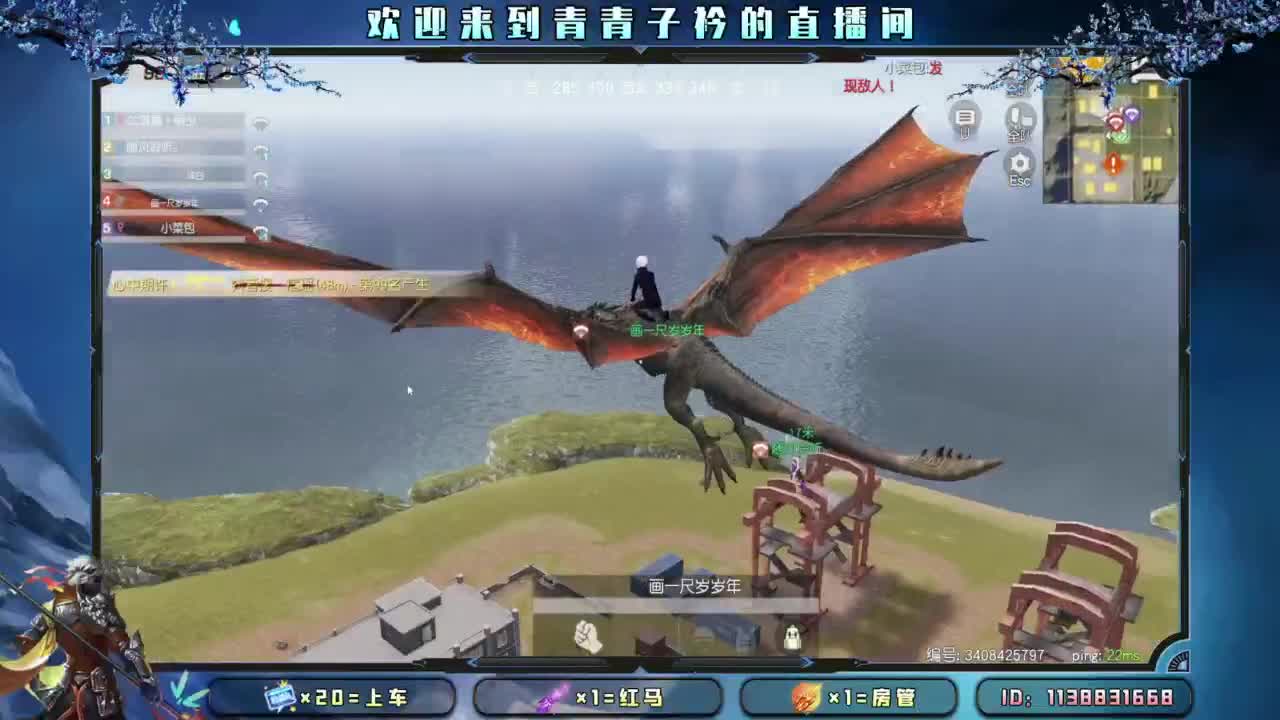This screenshot has height=720, width=1280.
Task: Click the red parachute marker on the minimap
Action: tap(1113, 120)
